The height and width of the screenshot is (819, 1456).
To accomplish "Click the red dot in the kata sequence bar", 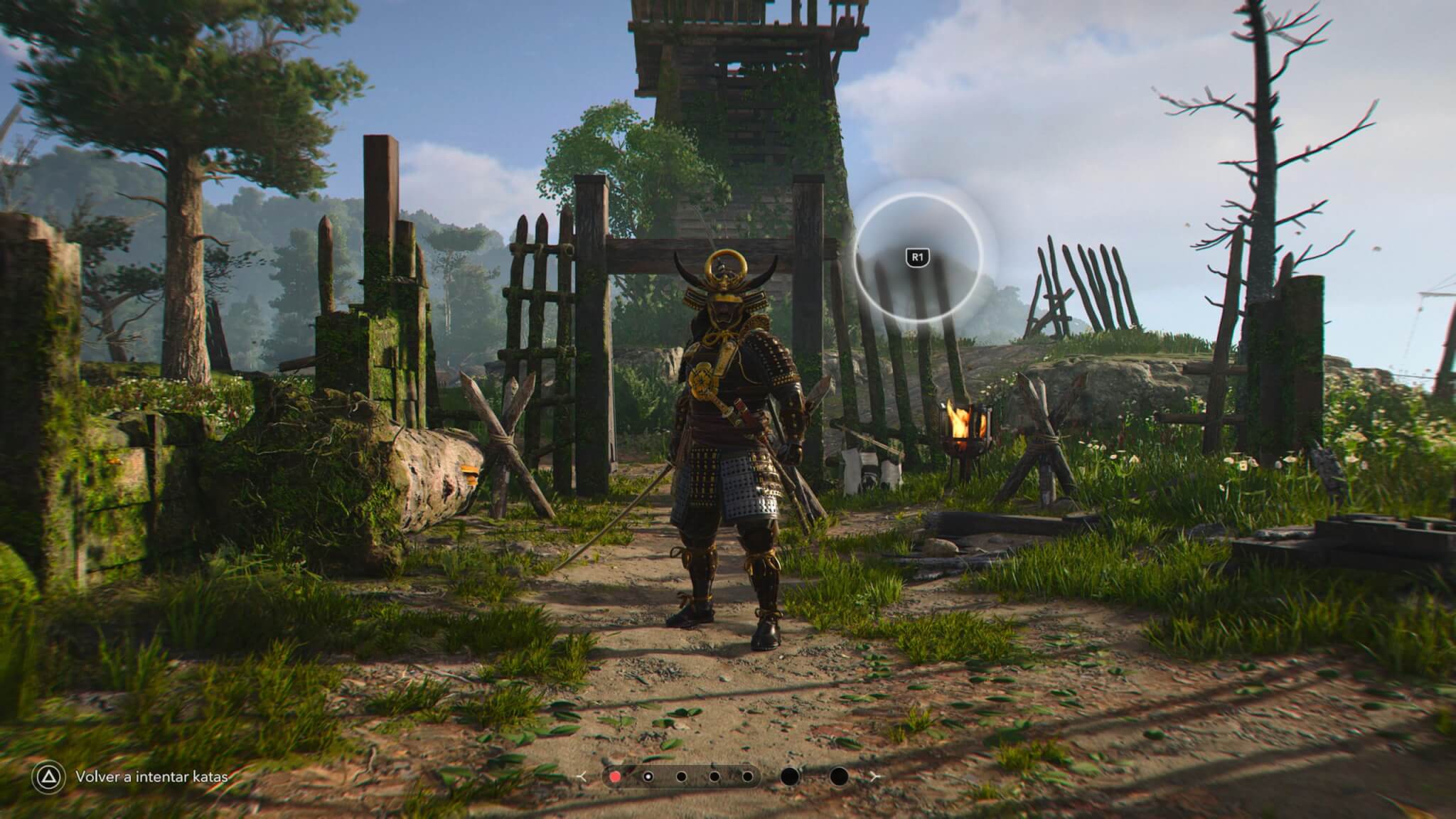I will (x=615, y=776).
